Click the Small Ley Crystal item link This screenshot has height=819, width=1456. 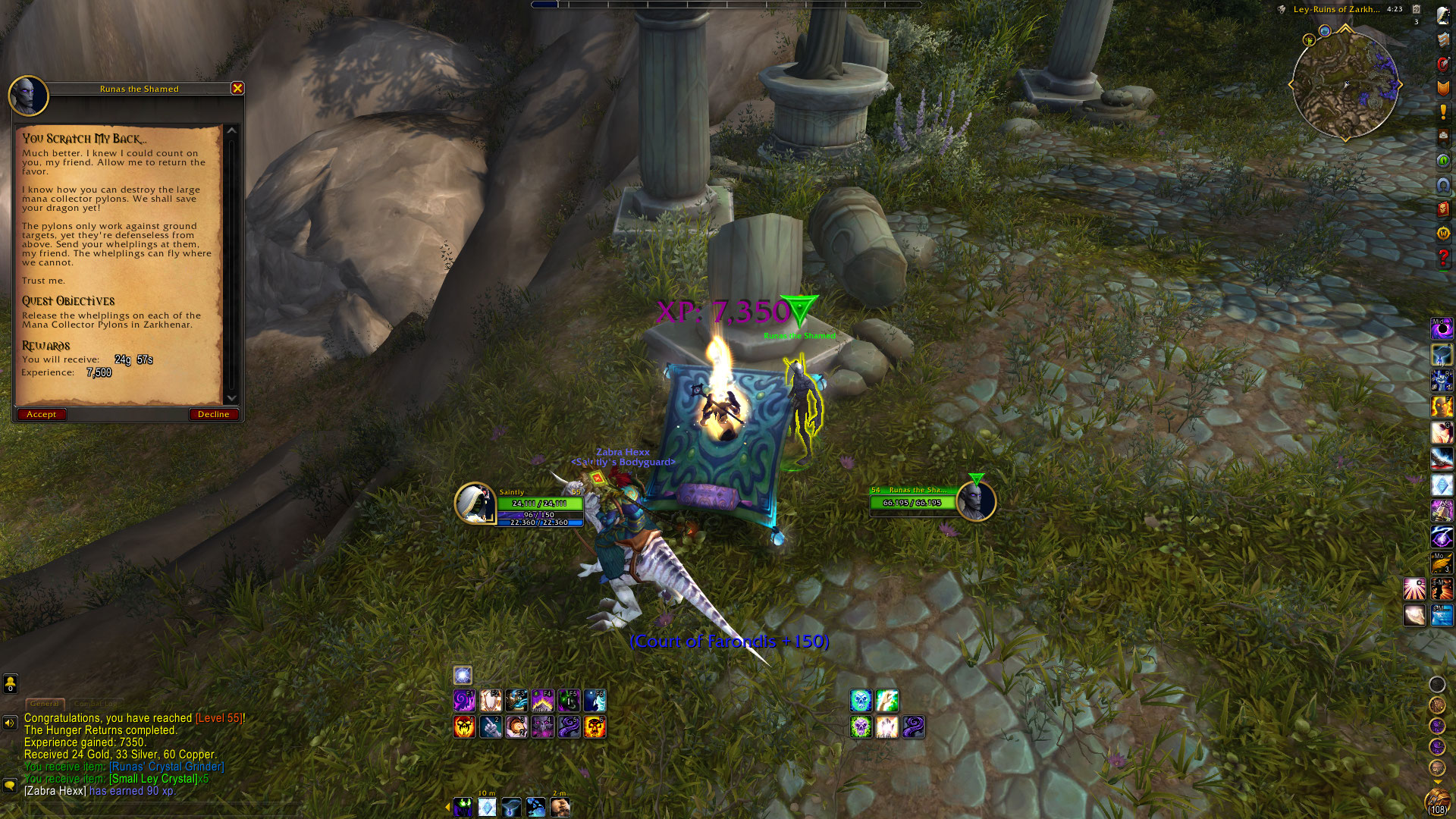(x=153, y=779)
